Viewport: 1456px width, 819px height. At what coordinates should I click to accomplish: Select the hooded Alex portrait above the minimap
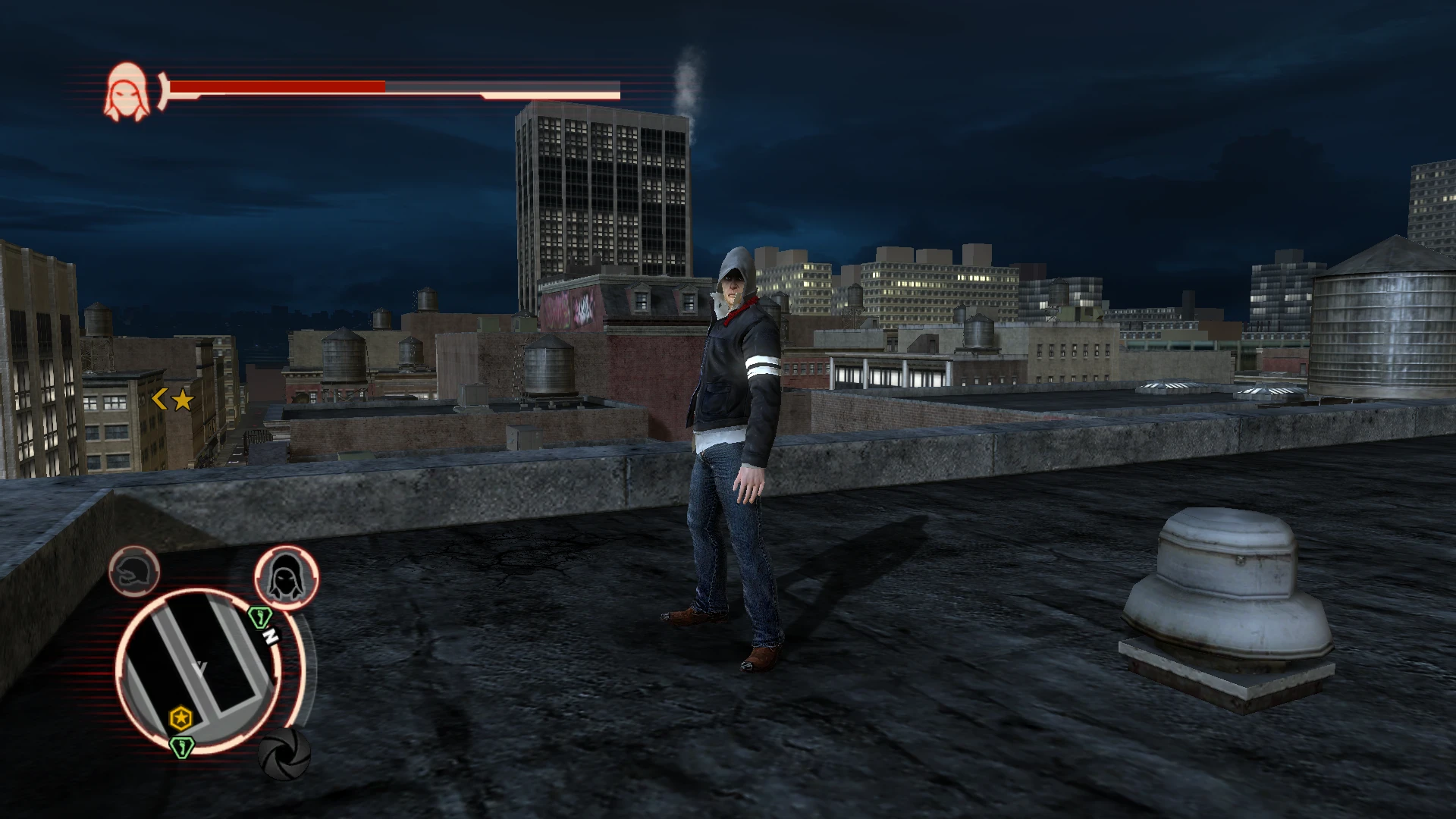pos(287,576)
